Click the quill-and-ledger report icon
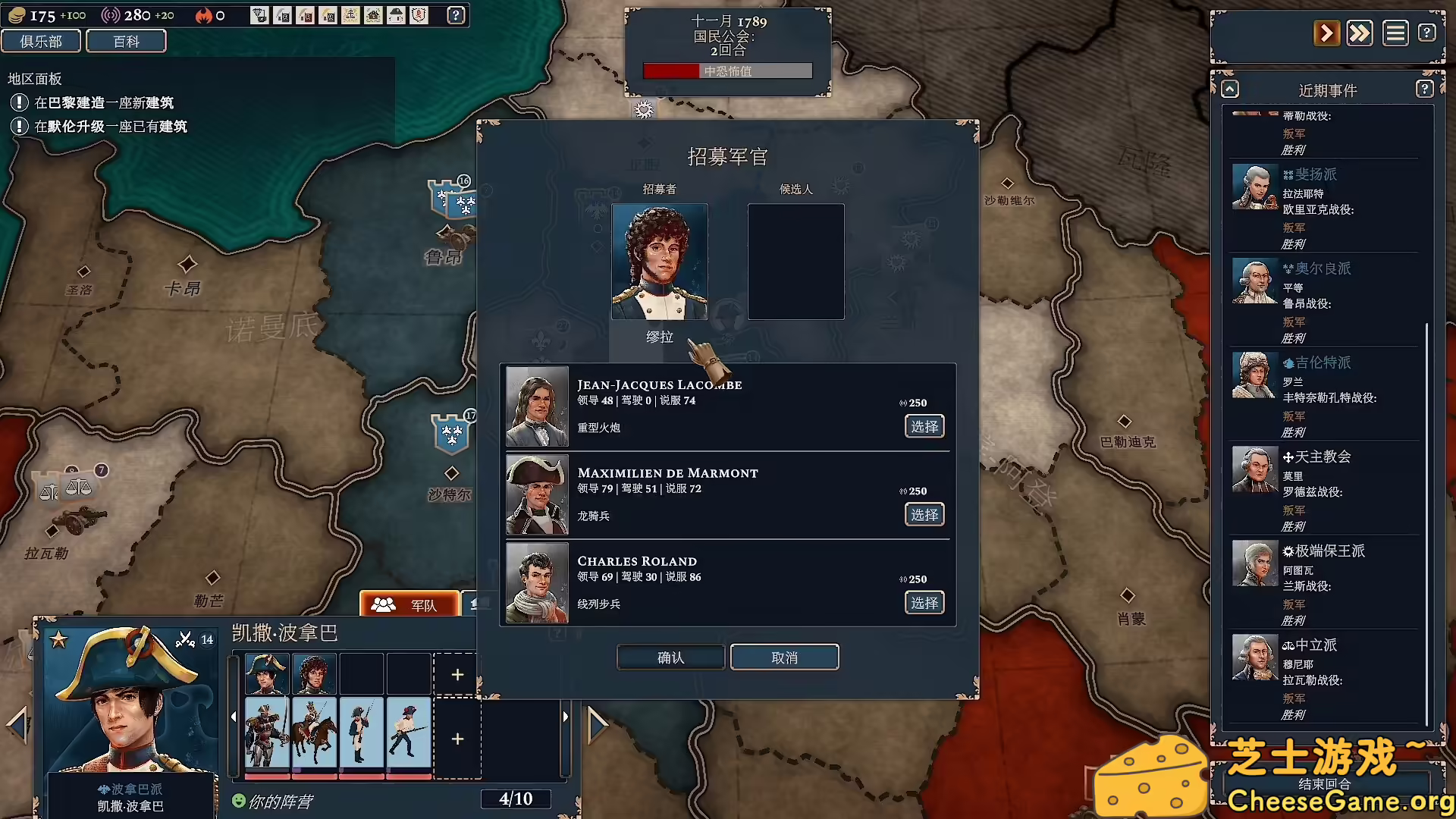The height and width of the screenshot is (819, 1456). (x=283, y=14)
